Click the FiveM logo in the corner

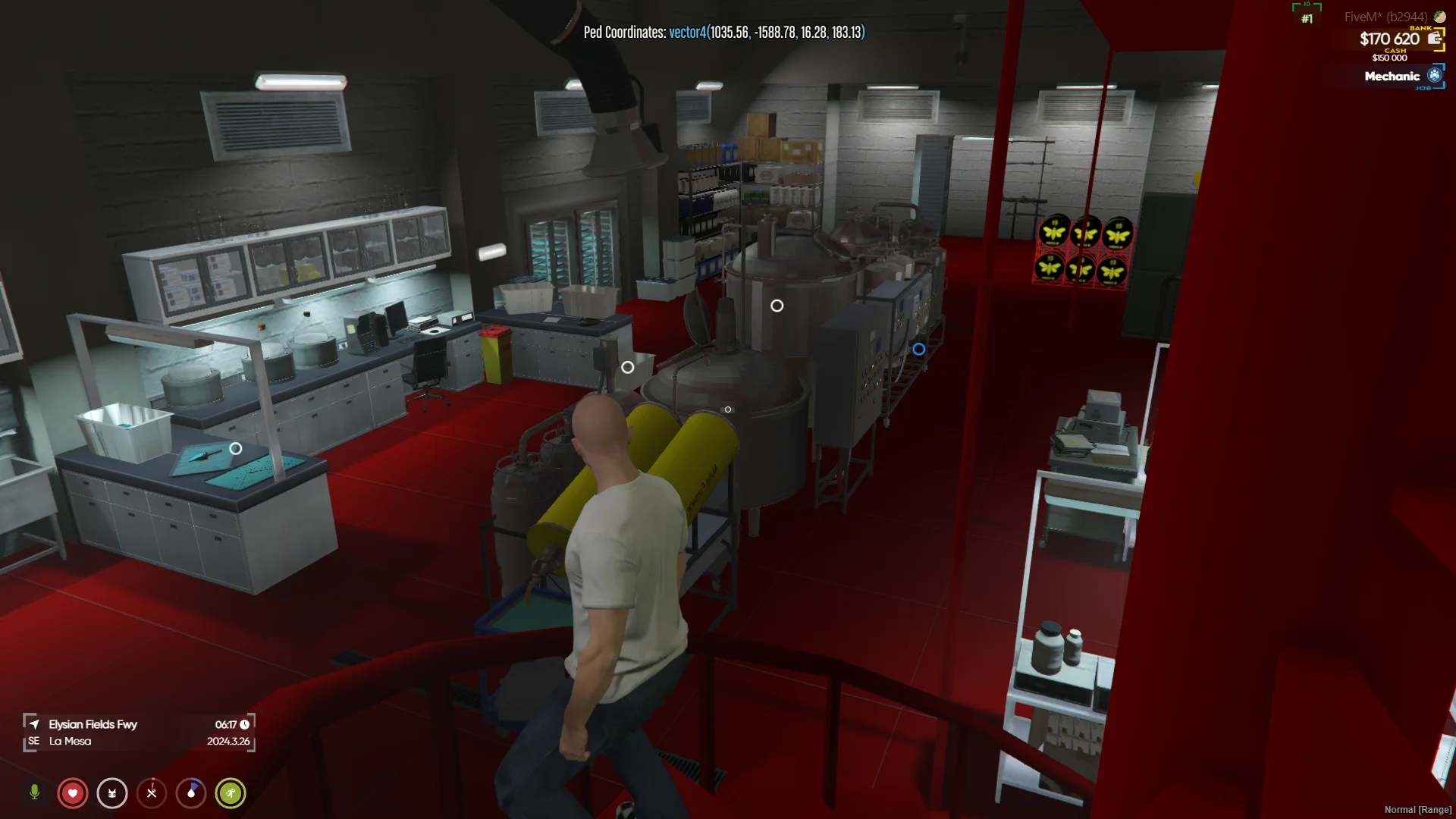(1439, 17)
